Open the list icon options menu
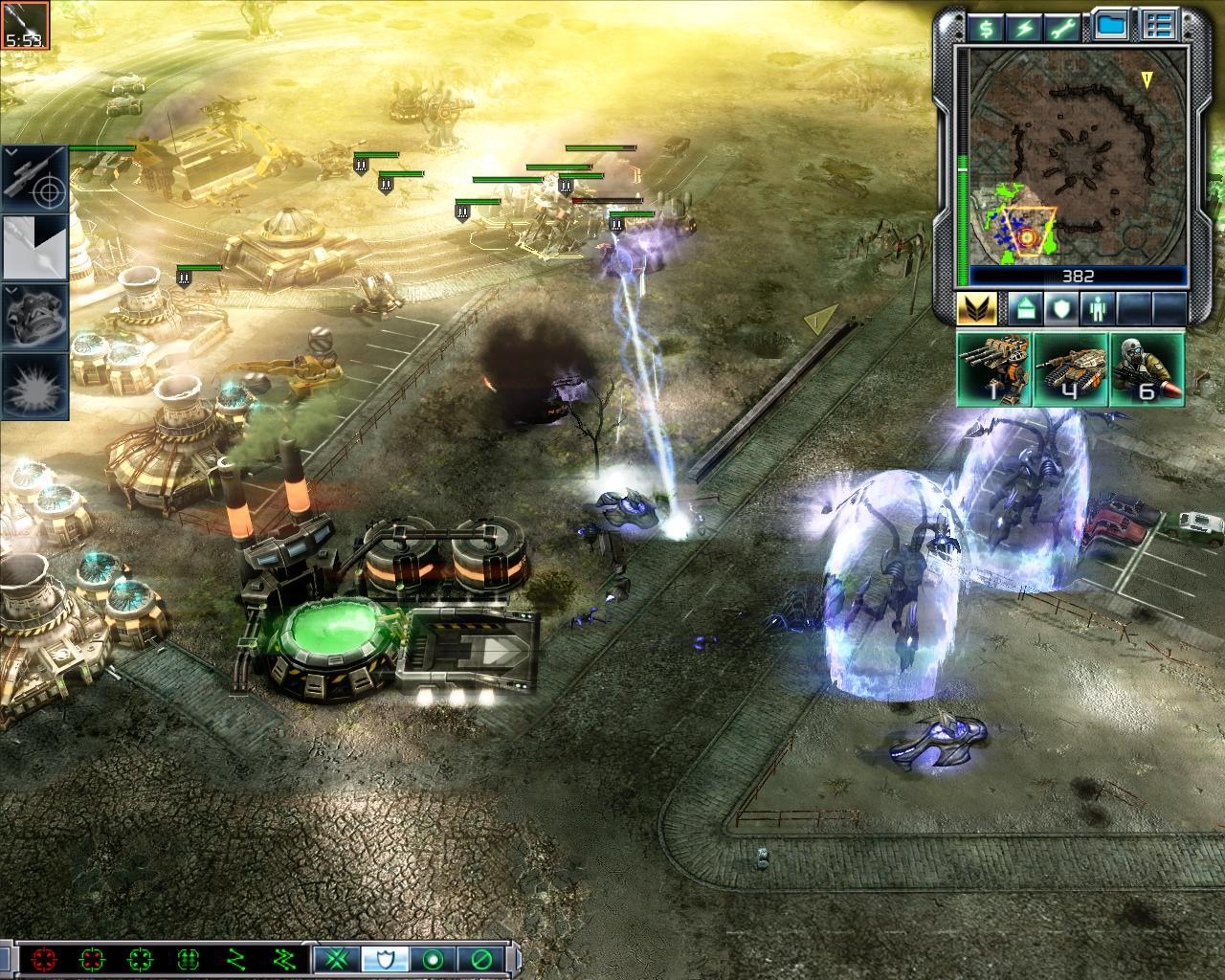The width and height of the screenshot is (1225, 980). point(1160,27)
